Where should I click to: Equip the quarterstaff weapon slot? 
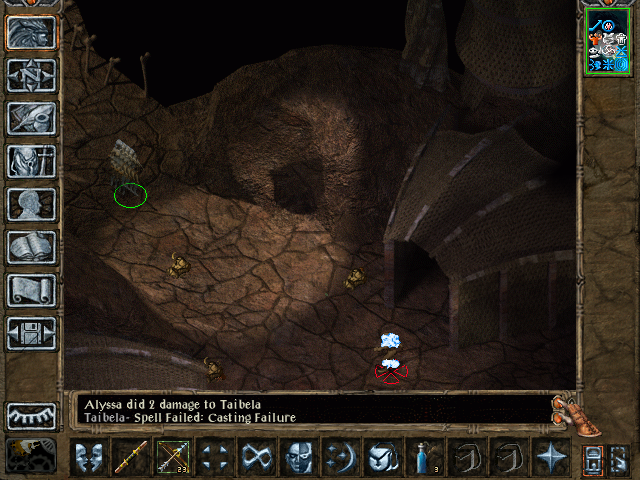point(131,458)
